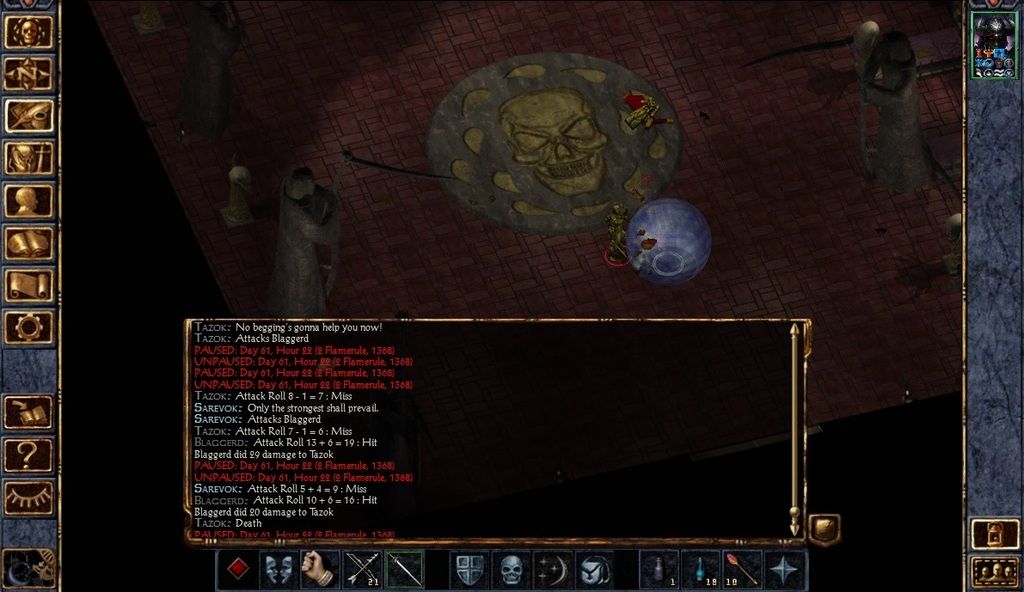The width and height of the screenshot is (1024, 592).
Task: Open the area map with compass button
Action: (x=29, y=73)
